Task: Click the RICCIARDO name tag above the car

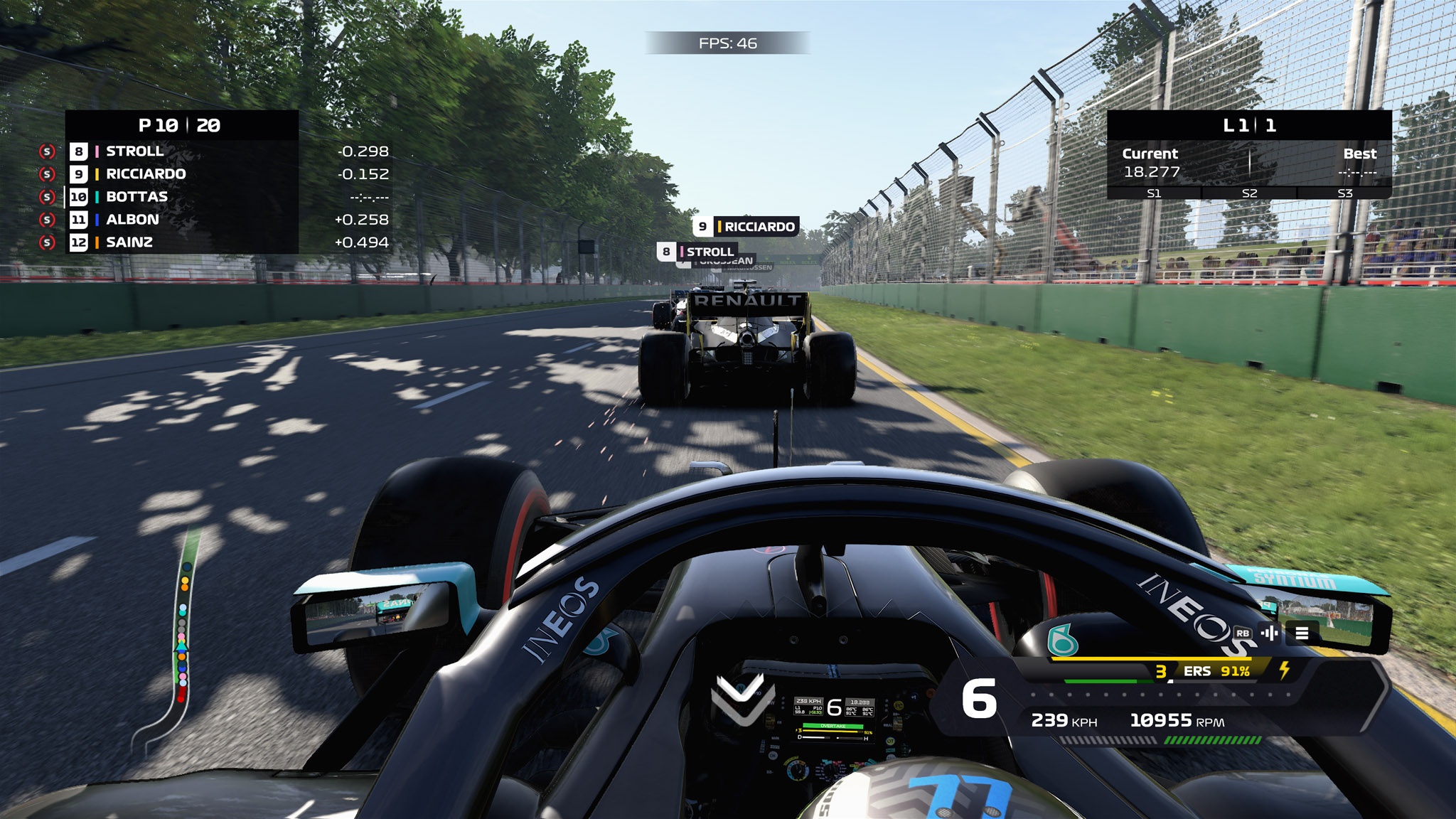Action: tap(746, 227)
